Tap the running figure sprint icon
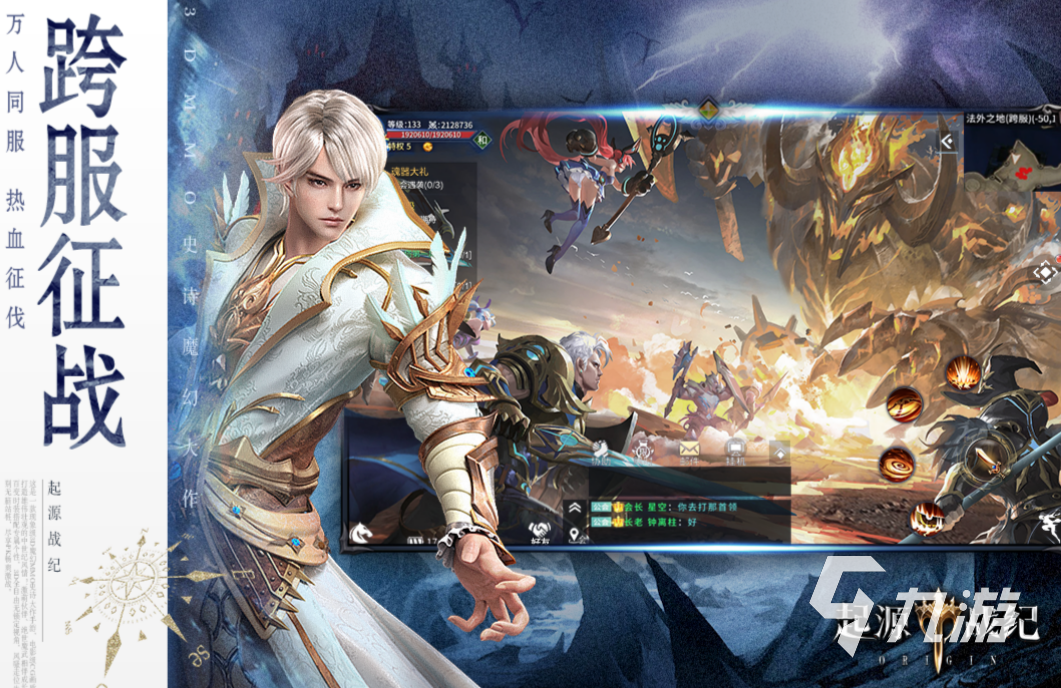 (x=1050, y=521)
